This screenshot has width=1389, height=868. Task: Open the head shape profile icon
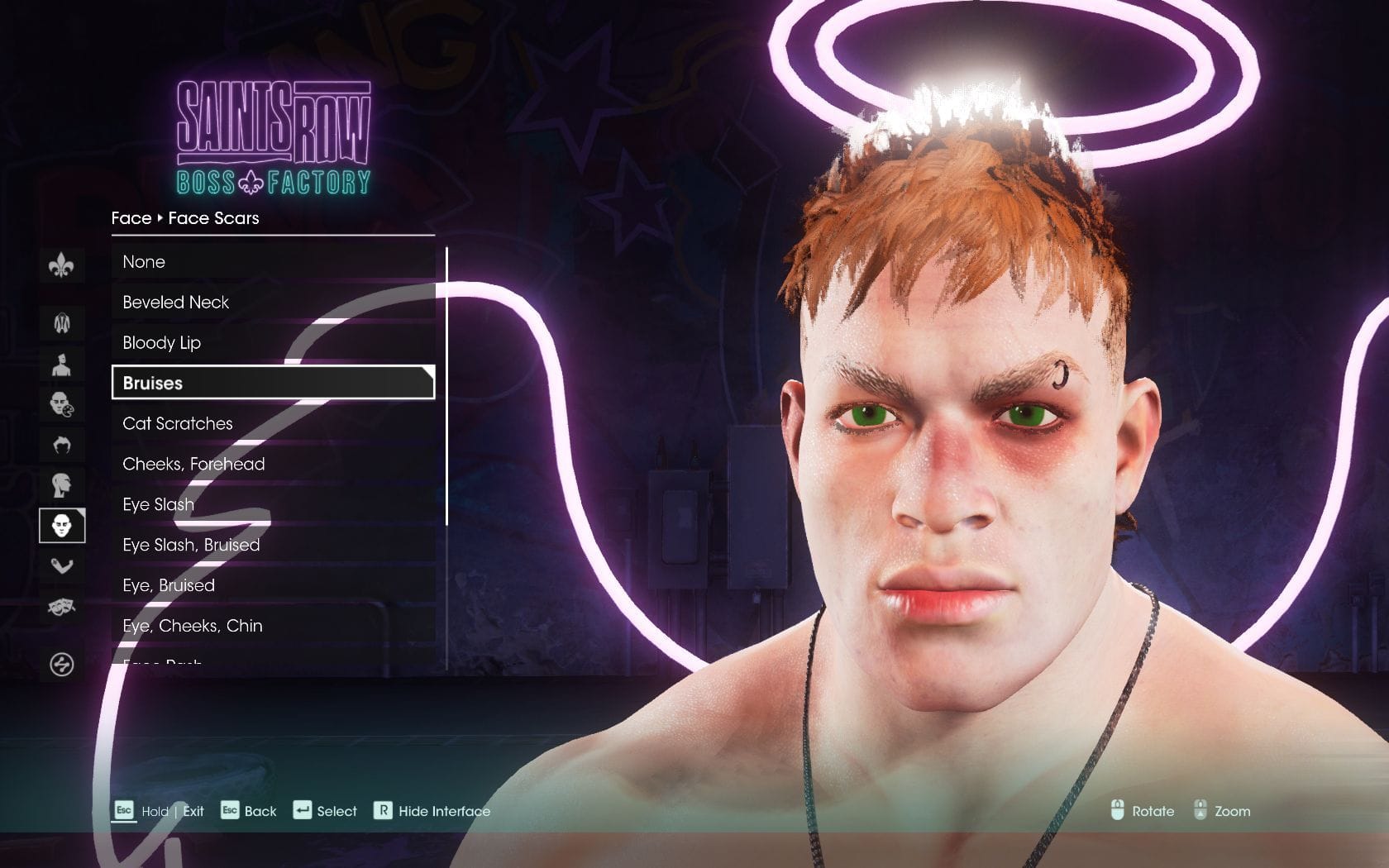tap(62, 484)
